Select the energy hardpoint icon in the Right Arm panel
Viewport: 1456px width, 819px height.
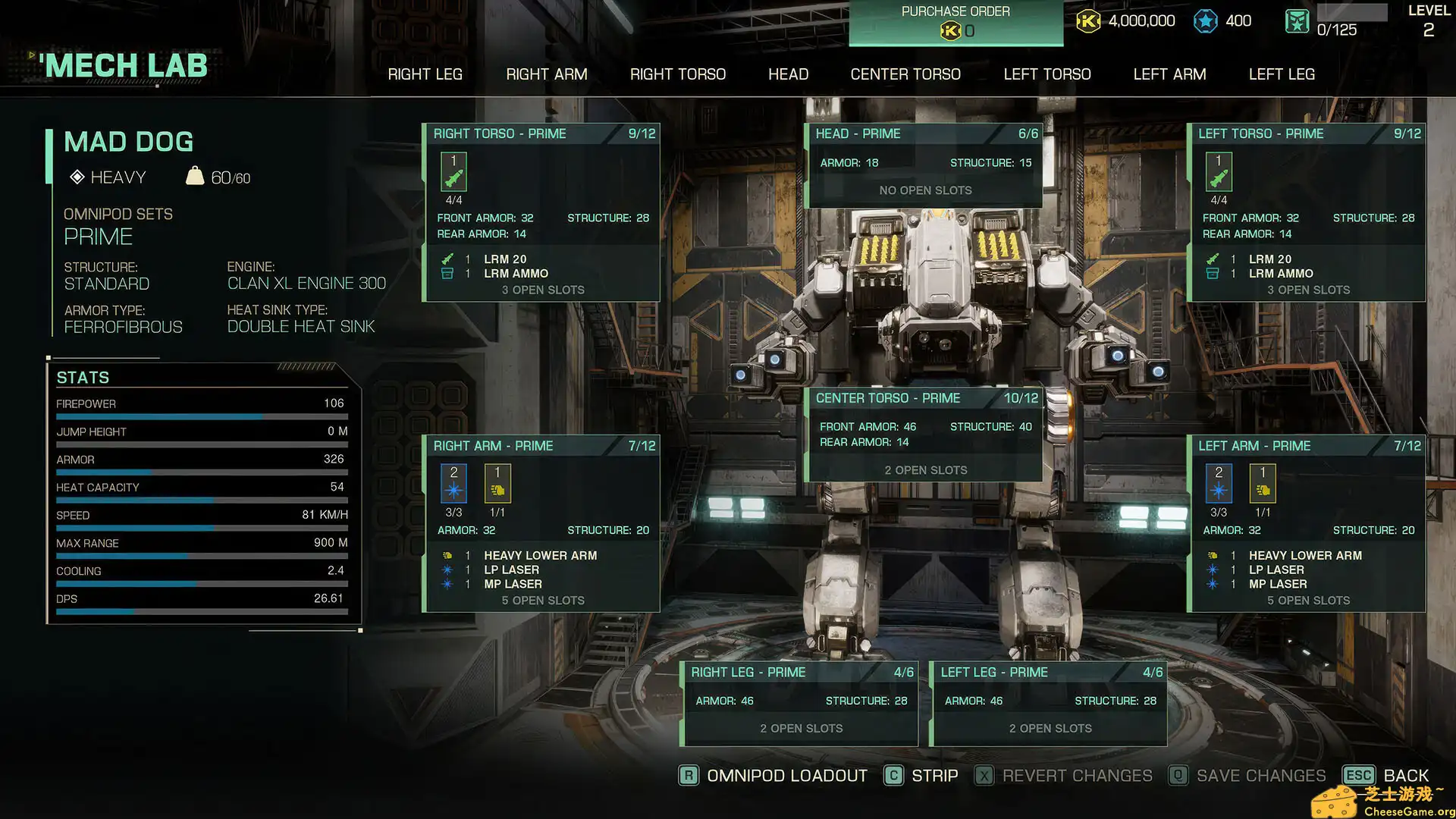[453, 483]
